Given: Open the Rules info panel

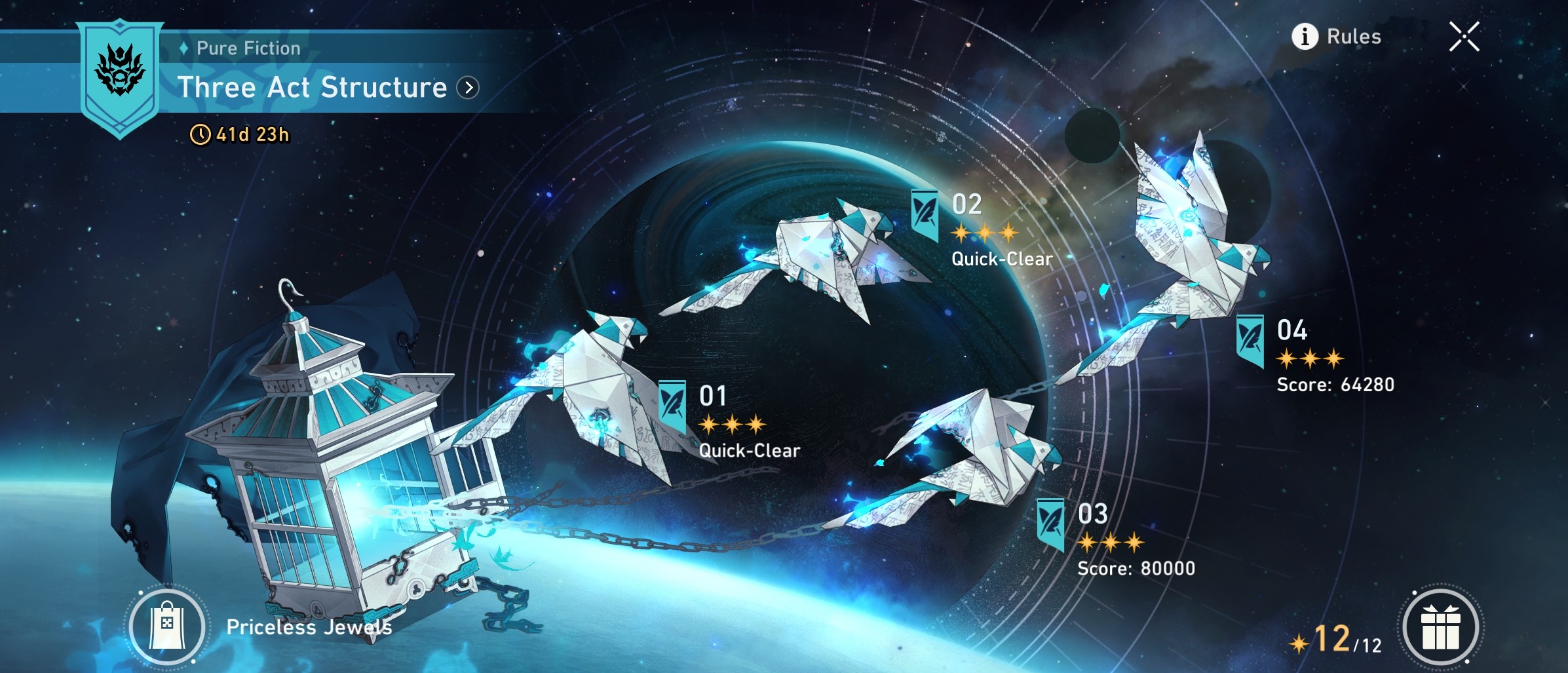Looking at the screenshot, I should [x=1337, y=37].
